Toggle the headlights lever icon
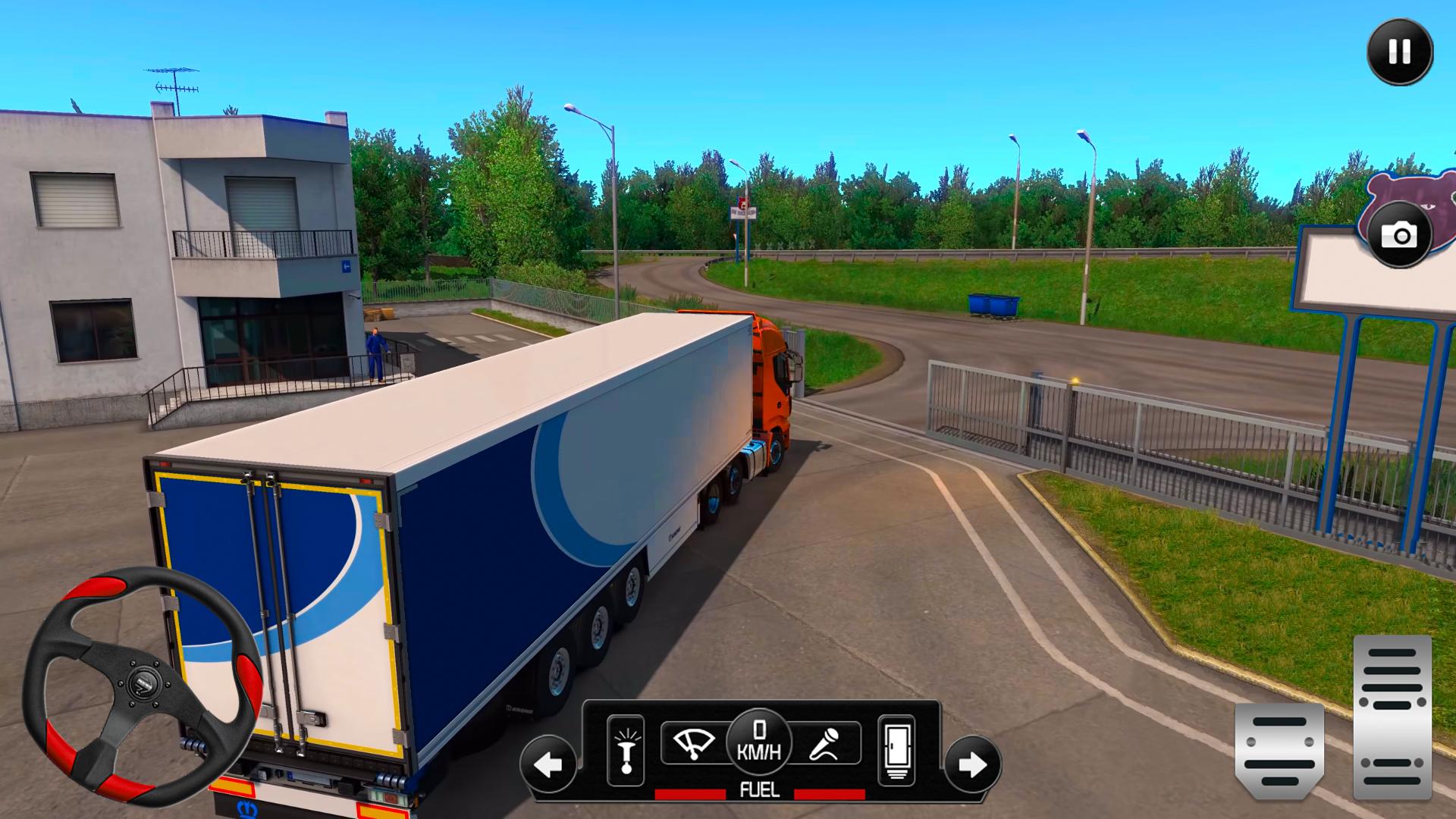 [626, 750]
